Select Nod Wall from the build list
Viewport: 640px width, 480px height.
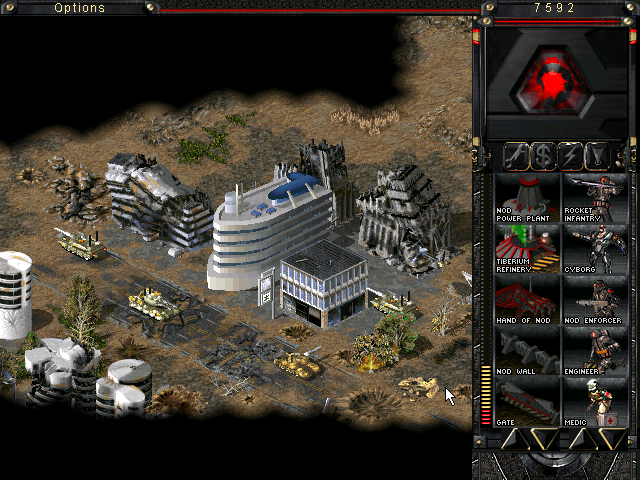click(526, 350)
